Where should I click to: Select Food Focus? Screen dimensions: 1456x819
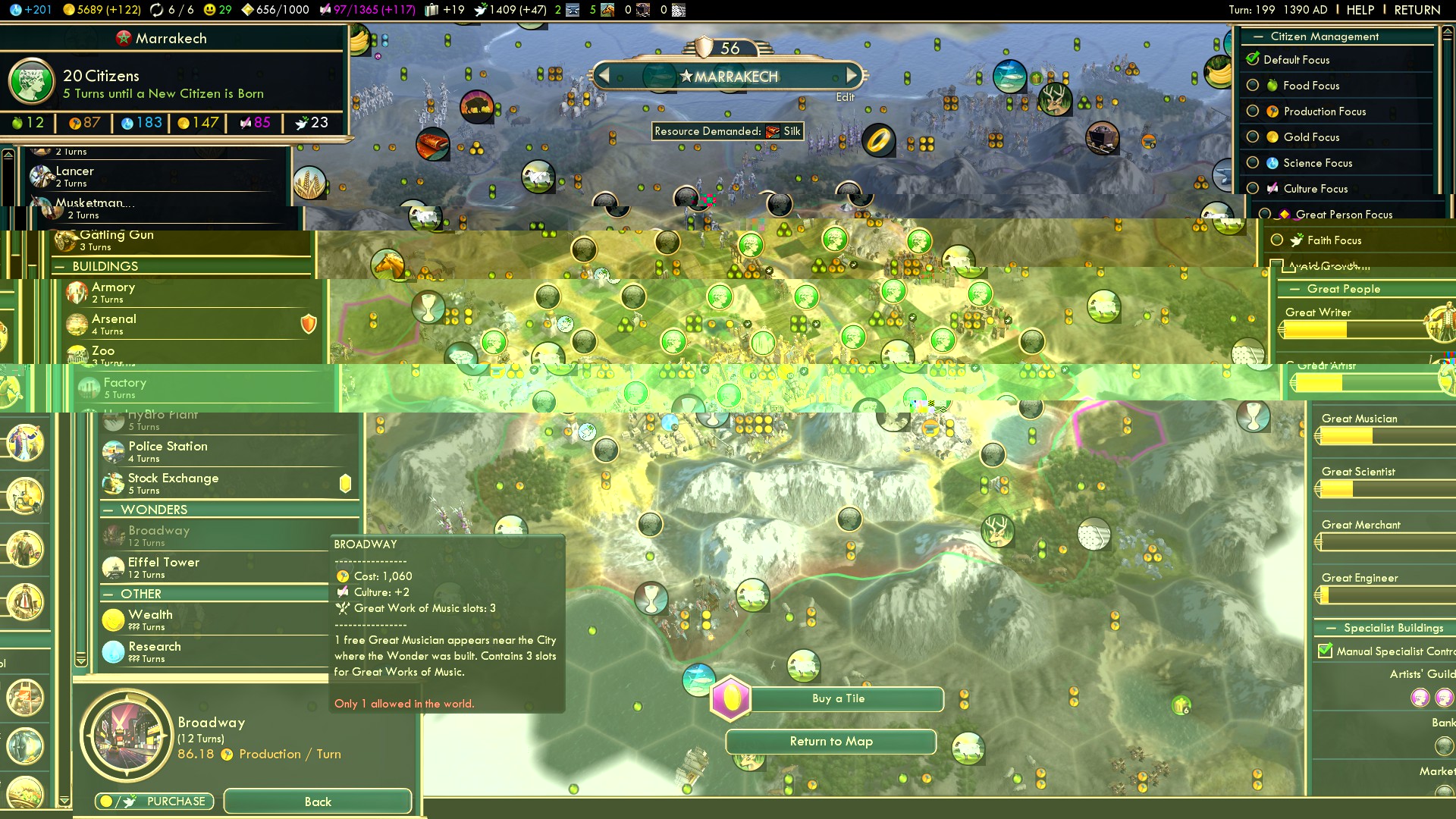(1253, 86)
